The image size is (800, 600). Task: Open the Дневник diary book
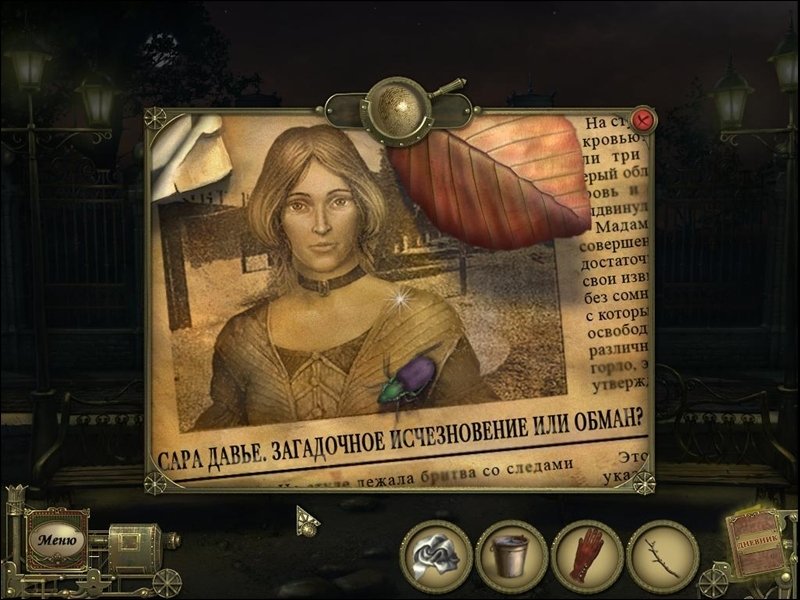[760, 546]
